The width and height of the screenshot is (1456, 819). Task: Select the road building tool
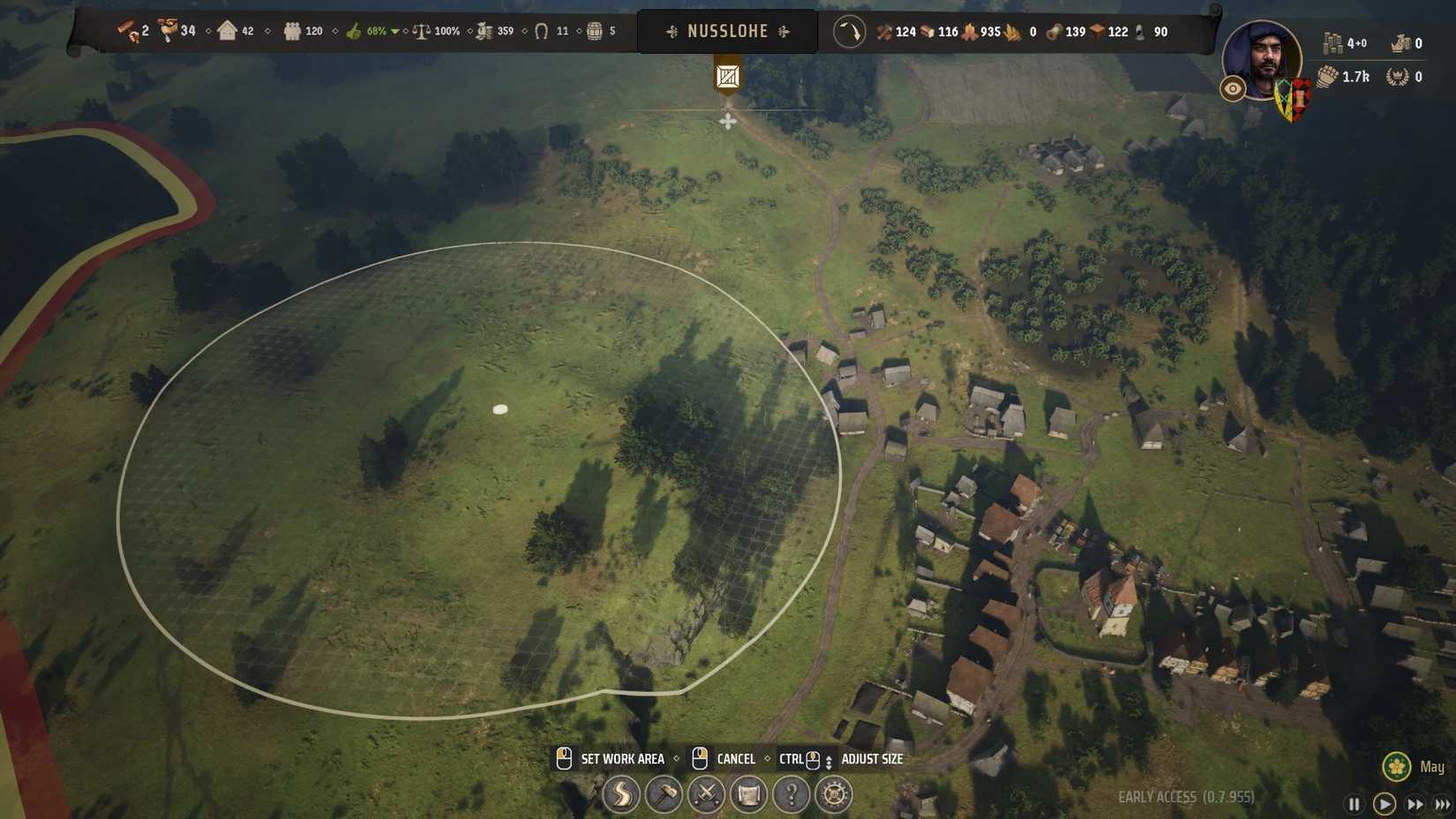(x=622, y=795)
